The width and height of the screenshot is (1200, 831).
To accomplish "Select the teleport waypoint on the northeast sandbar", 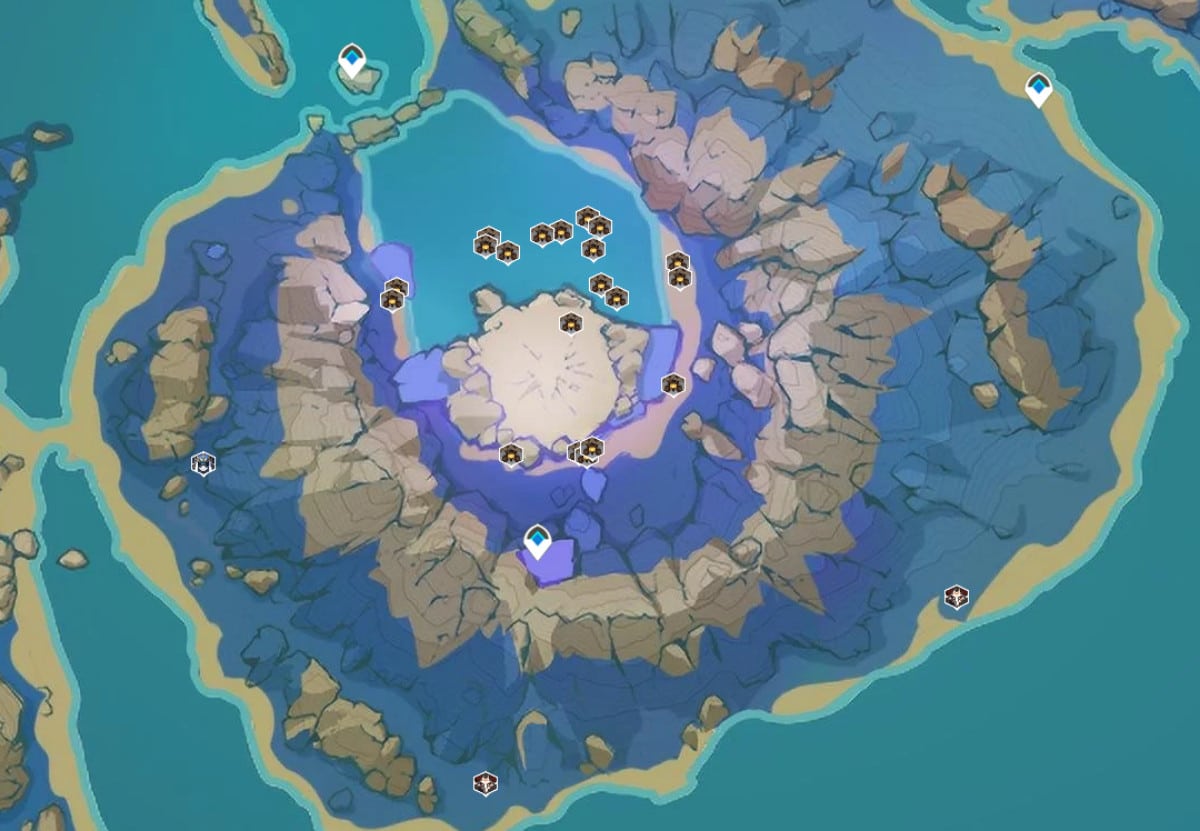I will click(1039, 89).
